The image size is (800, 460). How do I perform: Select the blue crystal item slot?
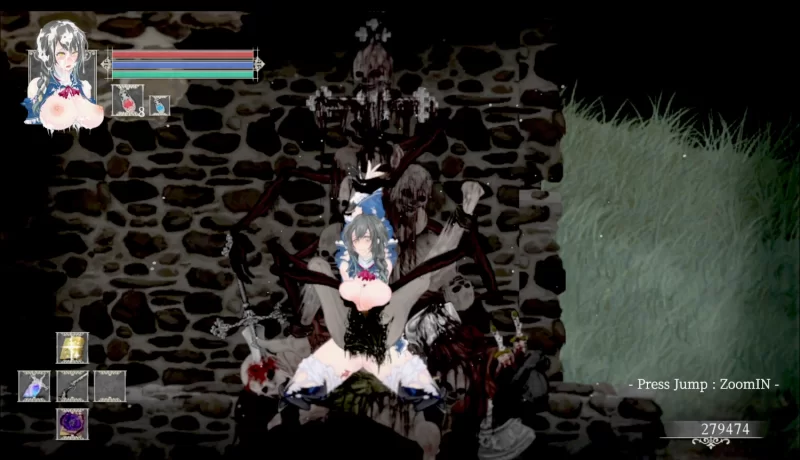coord(34,386)
